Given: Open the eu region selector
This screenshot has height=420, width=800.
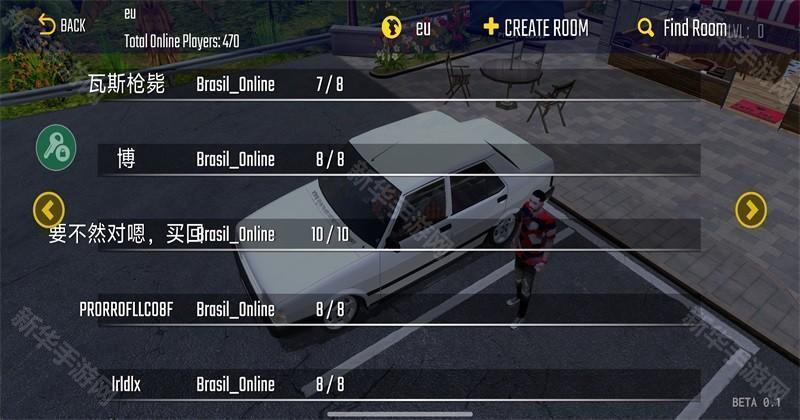Looking at the screenshot, I should tap(406, 27).
